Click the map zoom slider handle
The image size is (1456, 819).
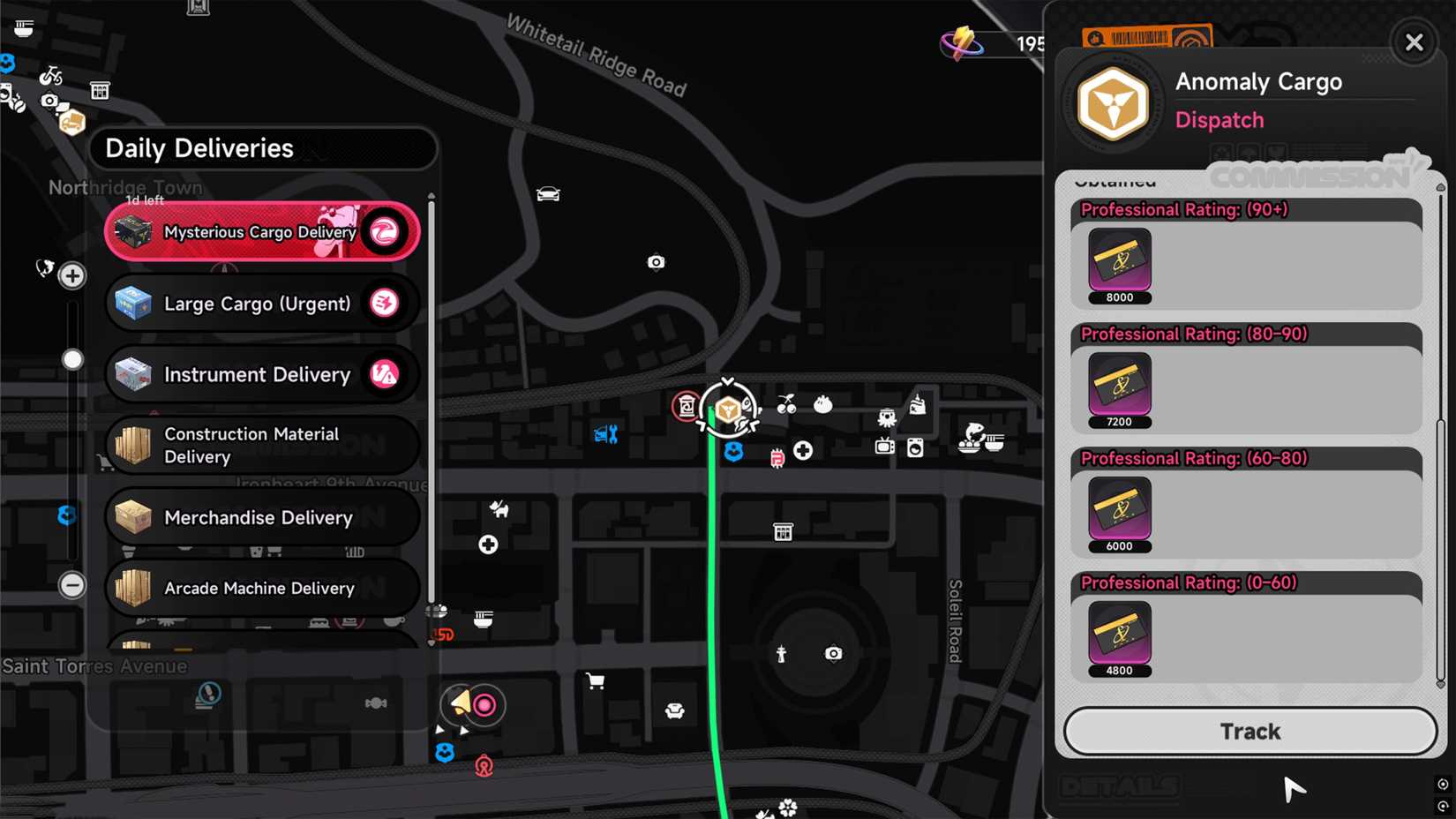[71, 359]
